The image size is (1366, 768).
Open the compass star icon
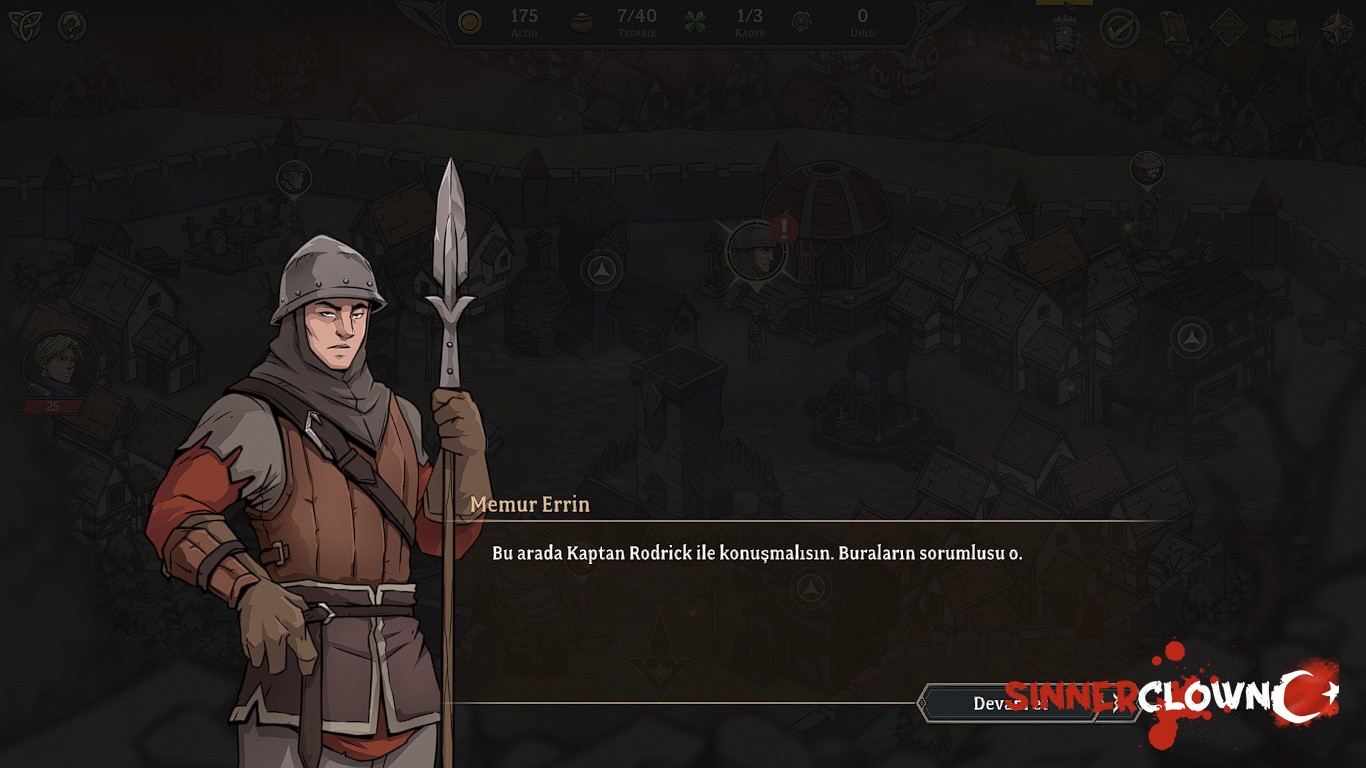(x=1337, y=29)
